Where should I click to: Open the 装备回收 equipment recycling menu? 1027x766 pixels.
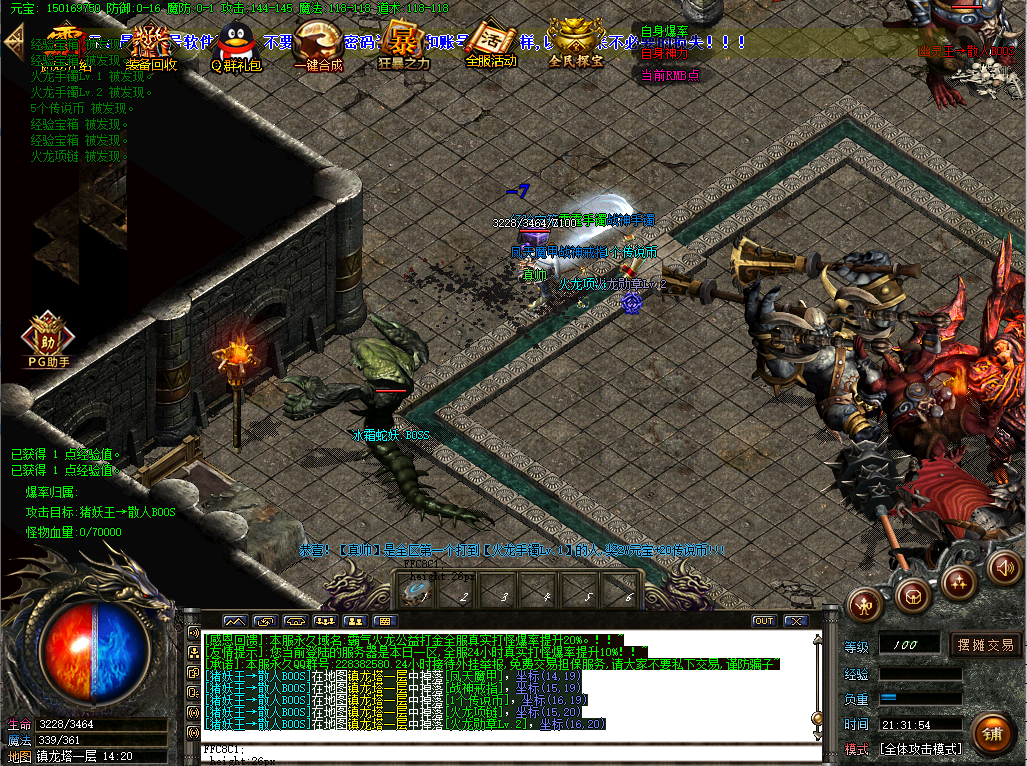pyautogui.click(x=153, y=47)
